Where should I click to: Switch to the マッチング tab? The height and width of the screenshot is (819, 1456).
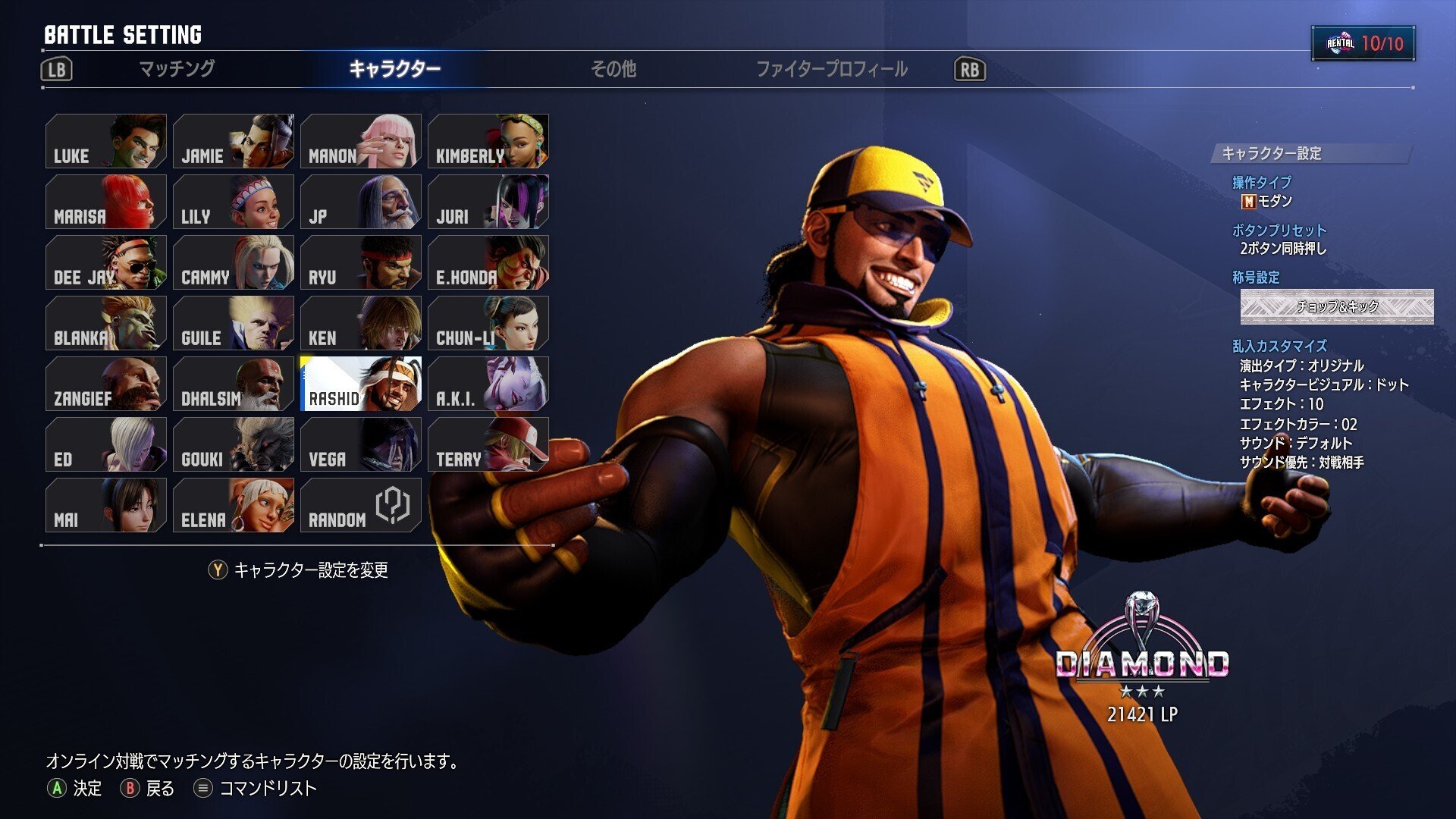pos(176,70)
